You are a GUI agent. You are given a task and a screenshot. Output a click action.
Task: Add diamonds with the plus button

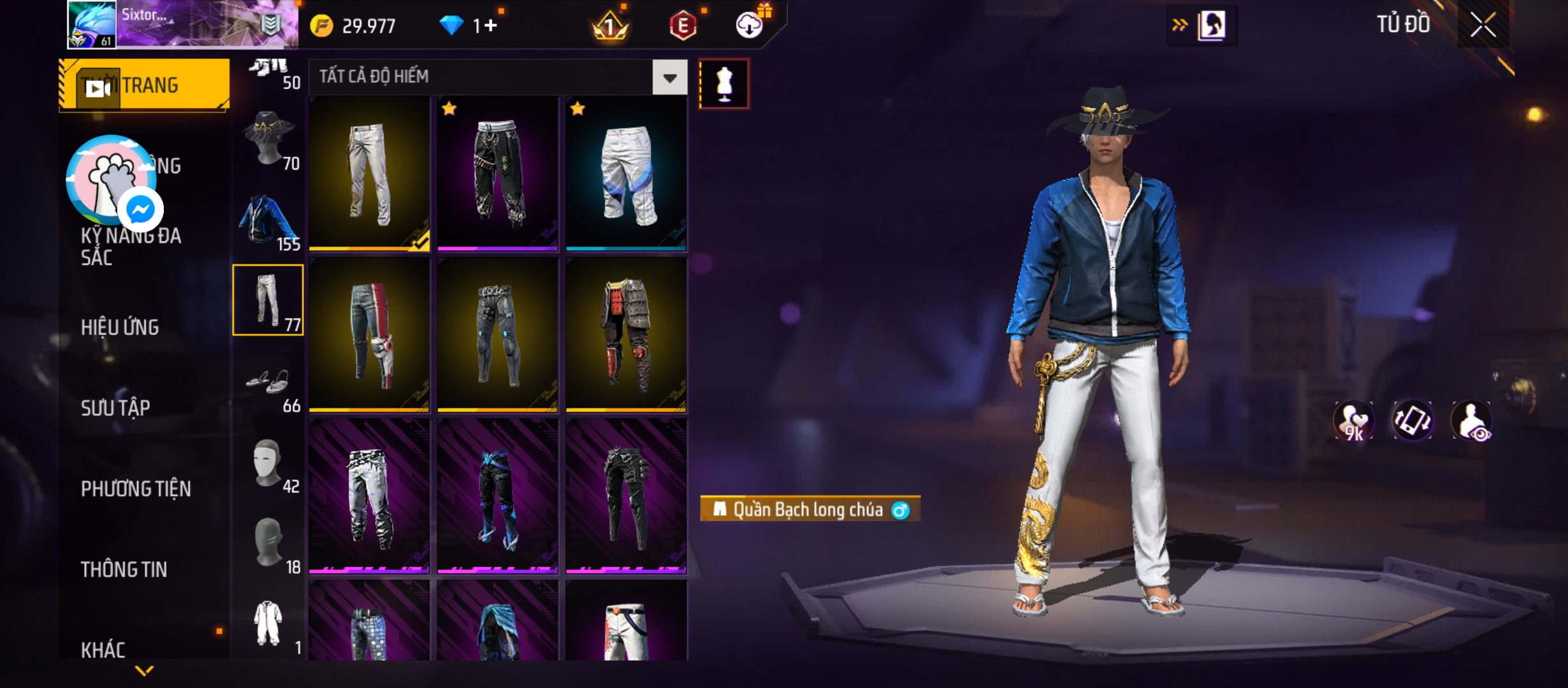click(x=490, y=25)
